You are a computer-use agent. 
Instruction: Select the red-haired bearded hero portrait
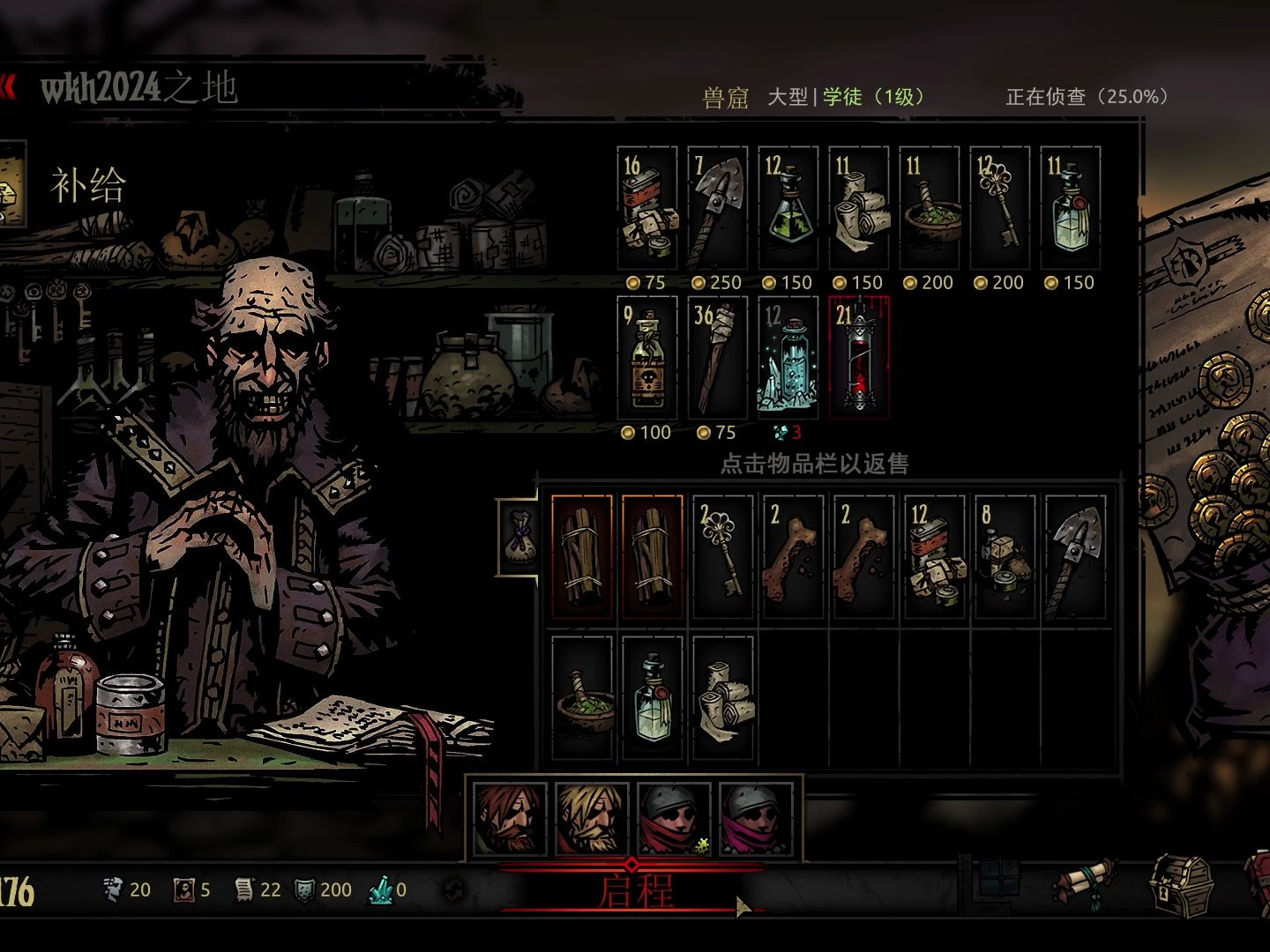pyautogui.click(x=510, y=820)
